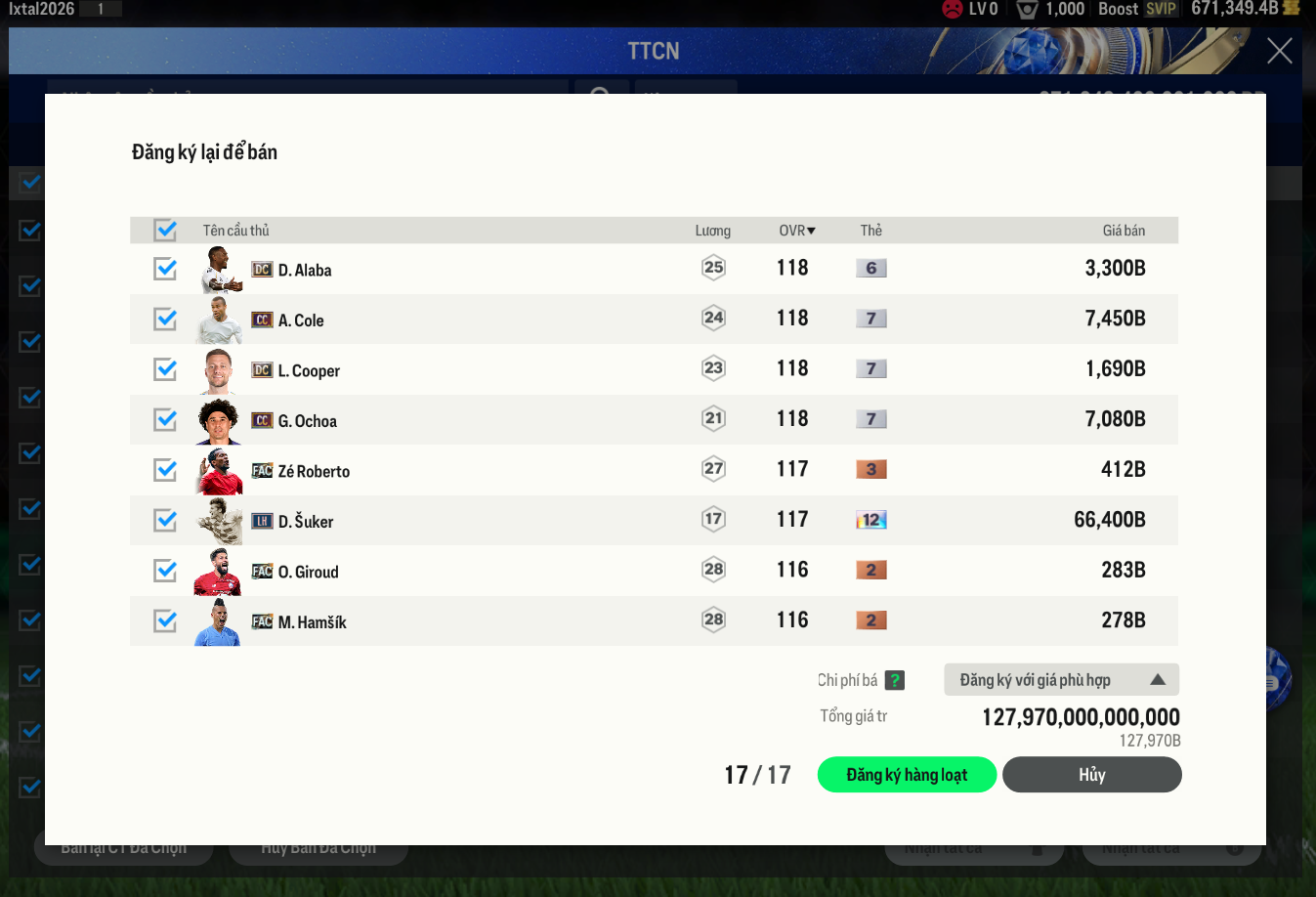Confirm with the Đăng ký hàng loạt button
1316x897 pixels.
[907, 775]
